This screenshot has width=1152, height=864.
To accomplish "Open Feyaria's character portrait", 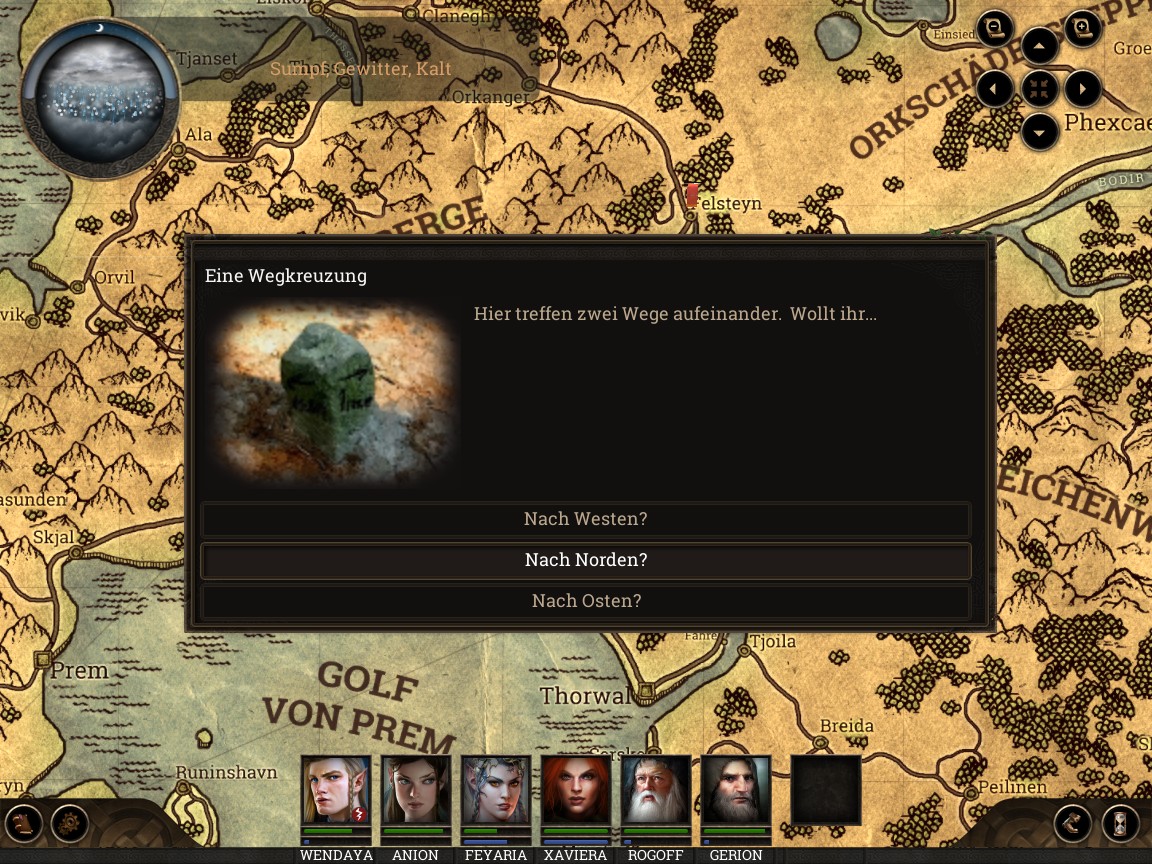I will pyautogui.click(x=495, y=790).
